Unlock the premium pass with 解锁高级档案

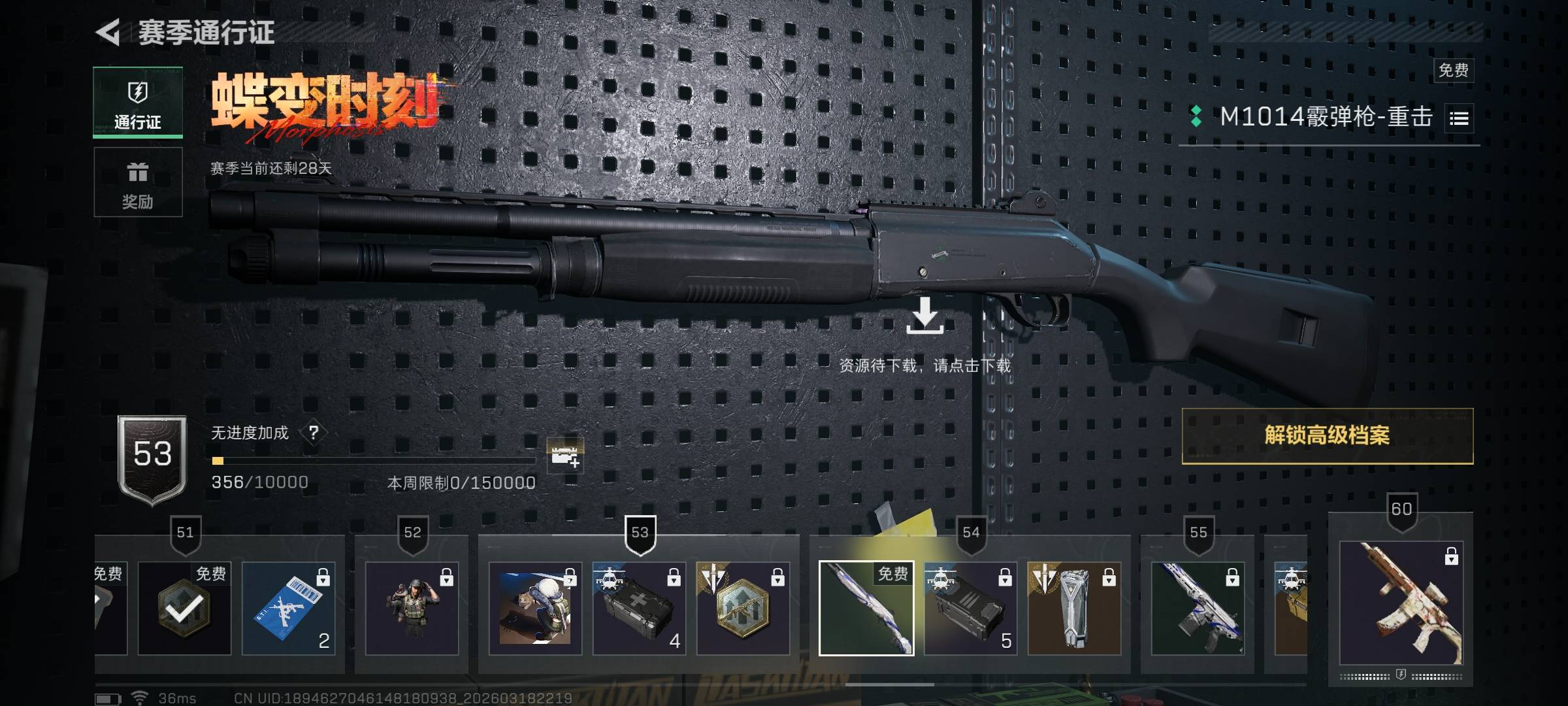coord(1327,436)
